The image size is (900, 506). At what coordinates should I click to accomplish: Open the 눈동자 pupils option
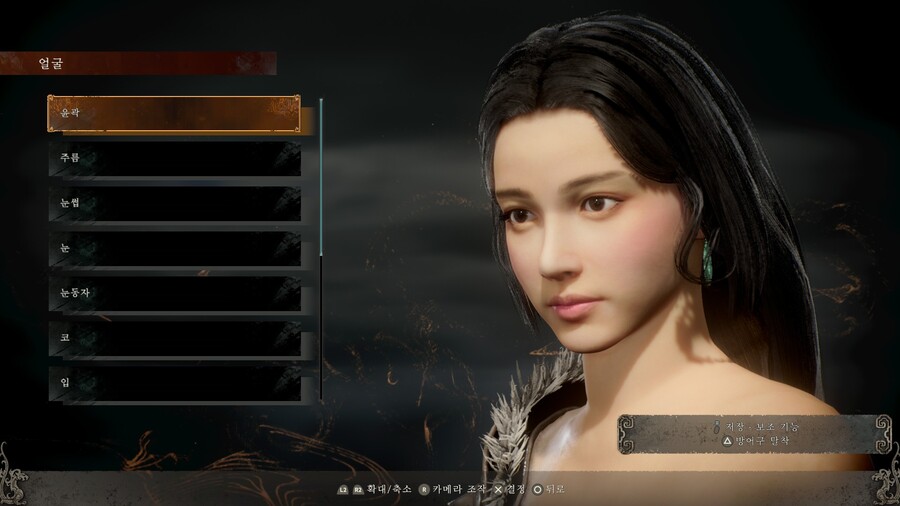[174, 294]
